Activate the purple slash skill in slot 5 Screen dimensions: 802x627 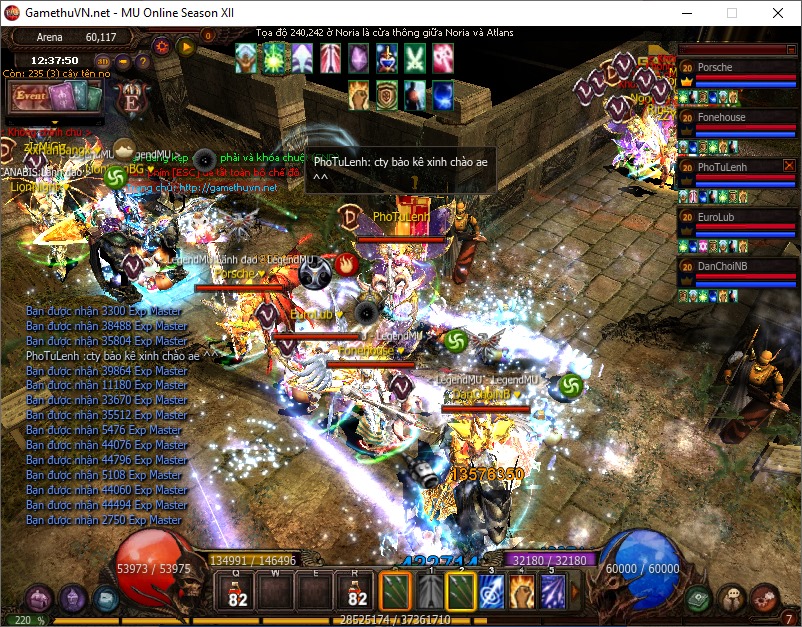553,592
